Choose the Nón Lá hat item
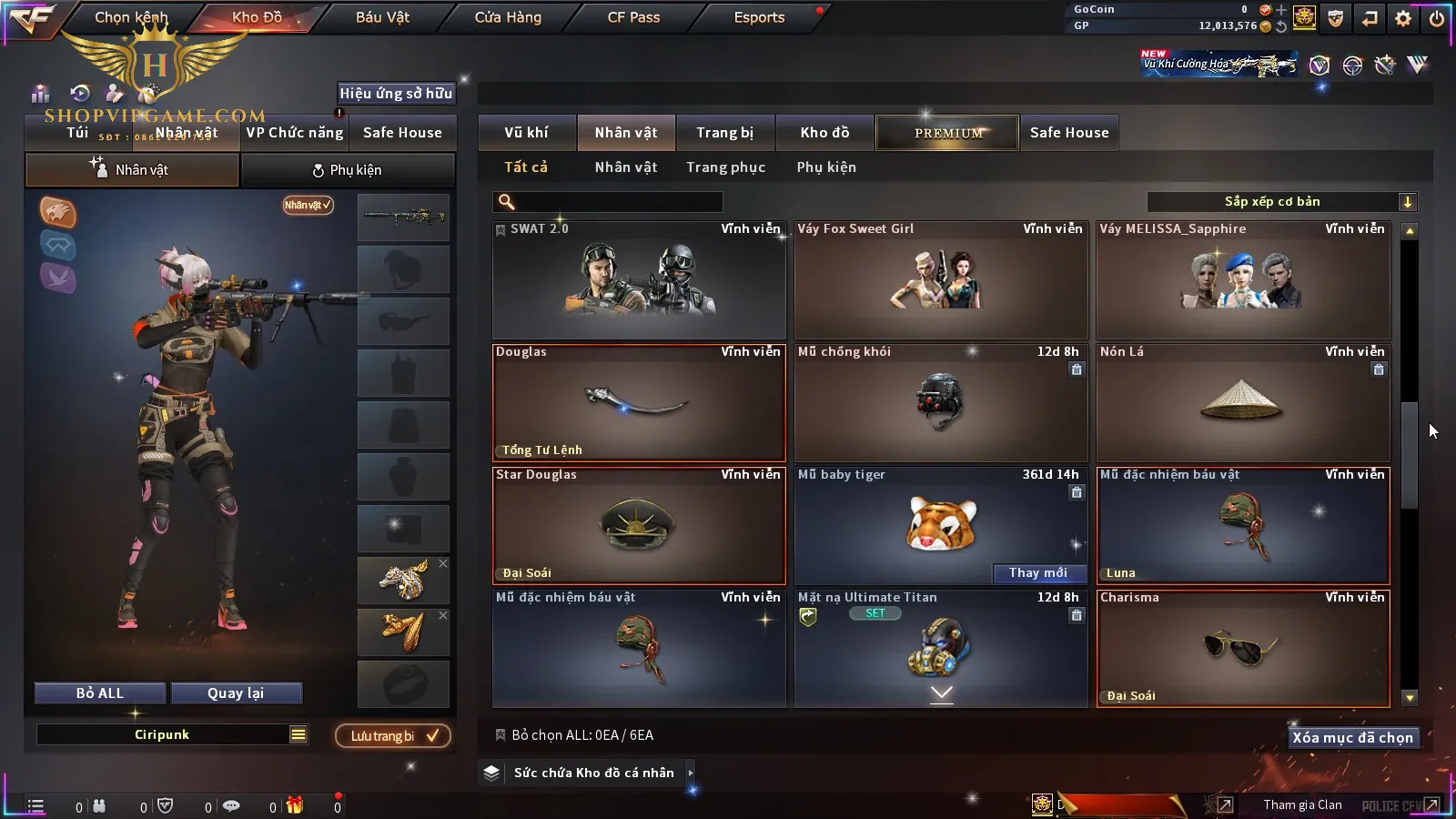Image resolution: width=1456 pixels, height=819 pixels. pyautogui.click(x=1243, y=403)
